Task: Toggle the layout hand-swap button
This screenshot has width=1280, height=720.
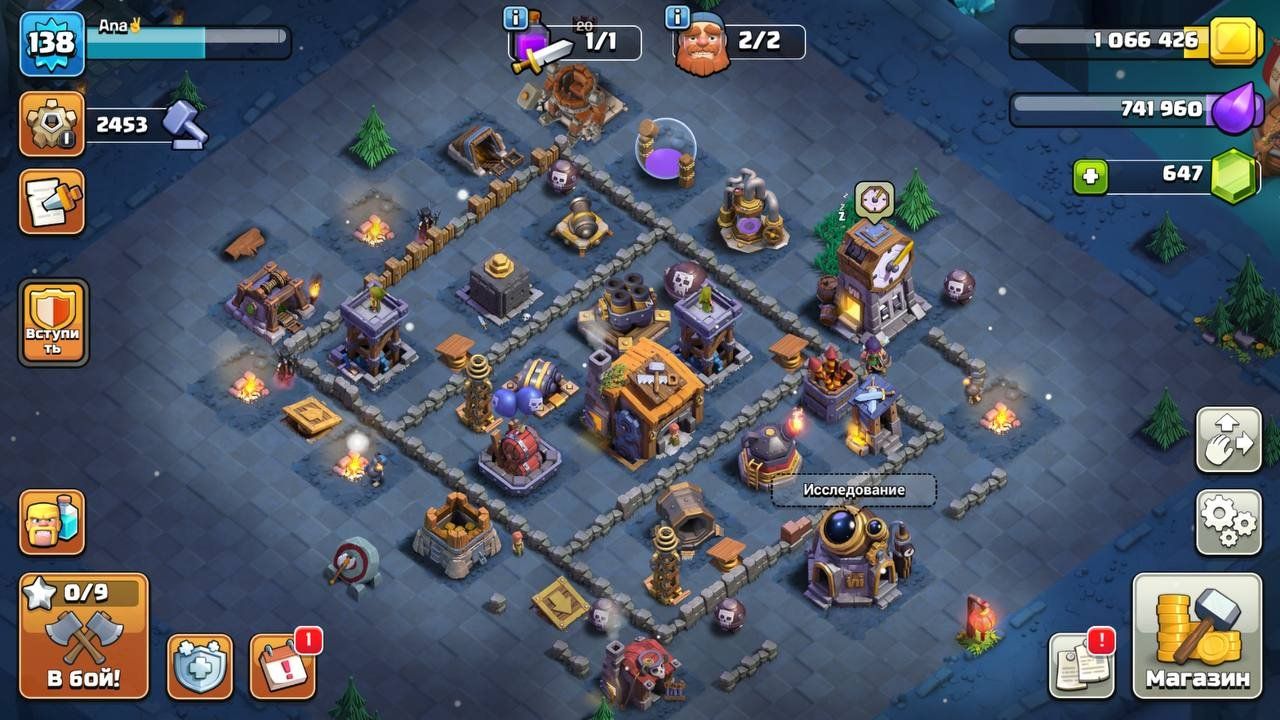Action: 1228,440
